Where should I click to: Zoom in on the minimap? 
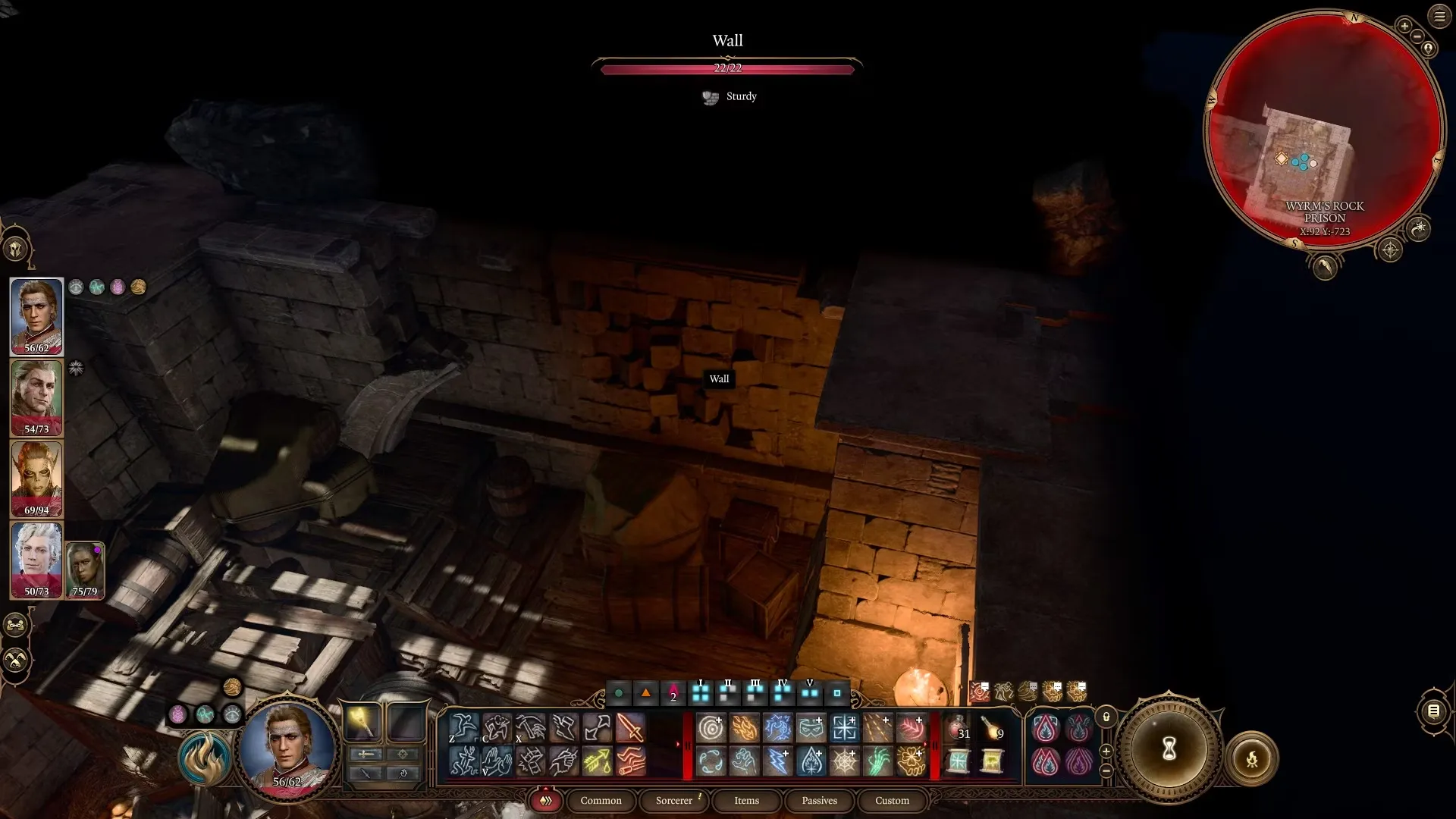[x=1404, y=26]
